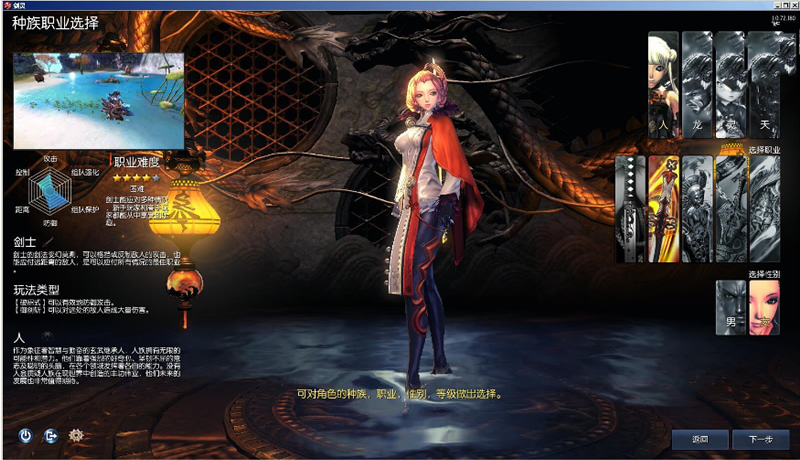The width and height of the screenshot is (800, 460).
Task: Play the class preview video thumbnail
Action: (x=98, y=100)
